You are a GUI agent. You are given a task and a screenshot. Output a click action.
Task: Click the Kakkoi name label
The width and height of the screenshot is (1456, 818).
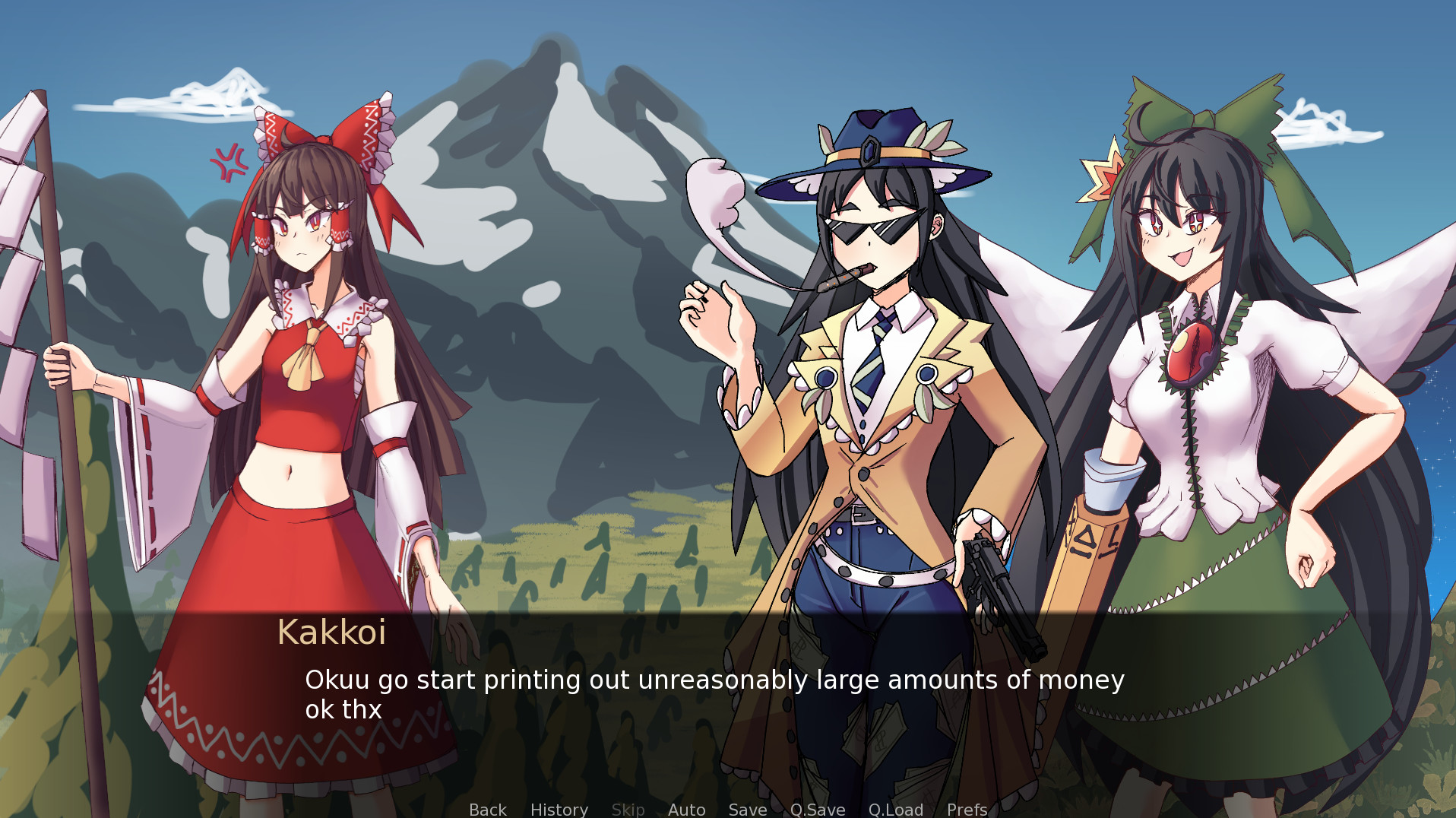pyautogui.click(x=332, y=633)
